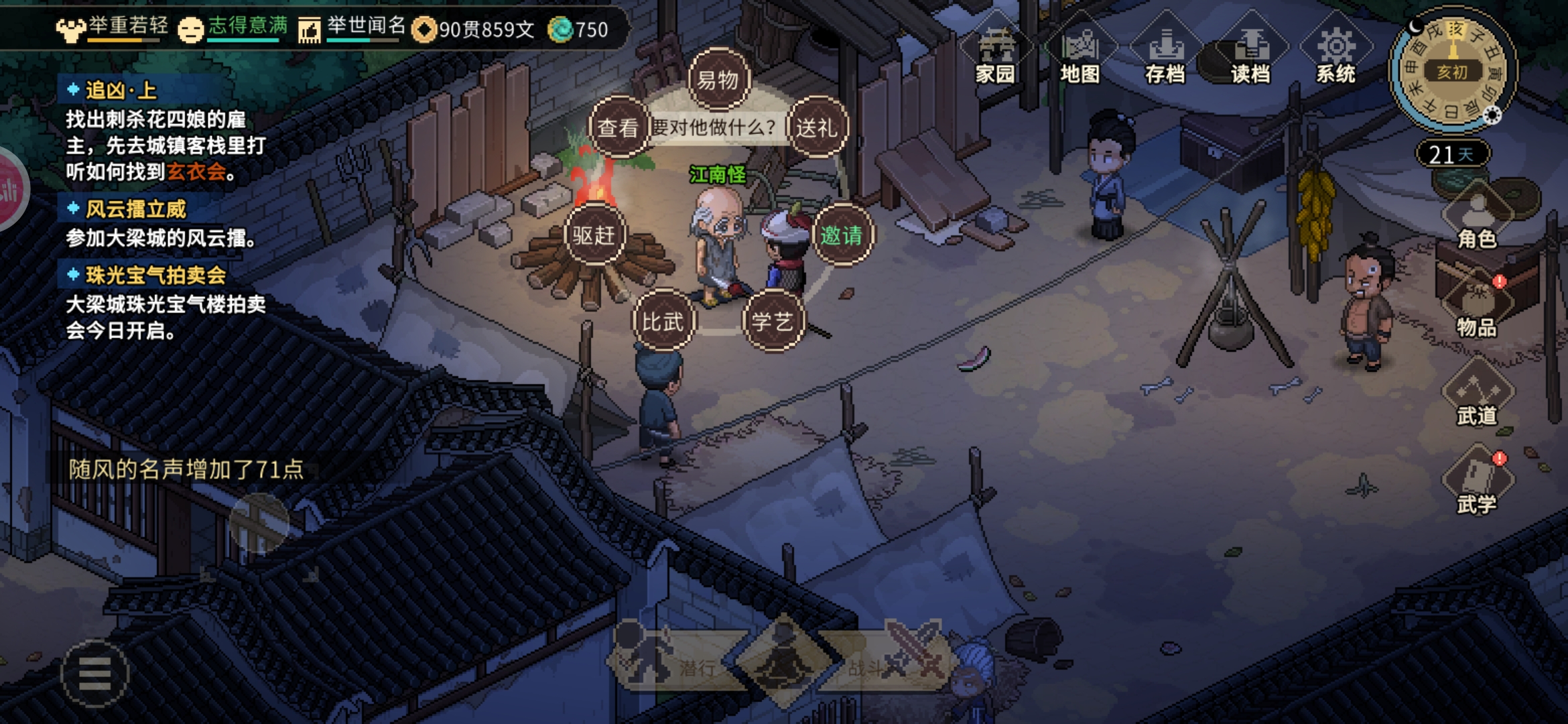Image resolution: width=1568 pixels, height=724 pixels.
Task: Choose the 送礼 gift option
Action: coord(817,127)
